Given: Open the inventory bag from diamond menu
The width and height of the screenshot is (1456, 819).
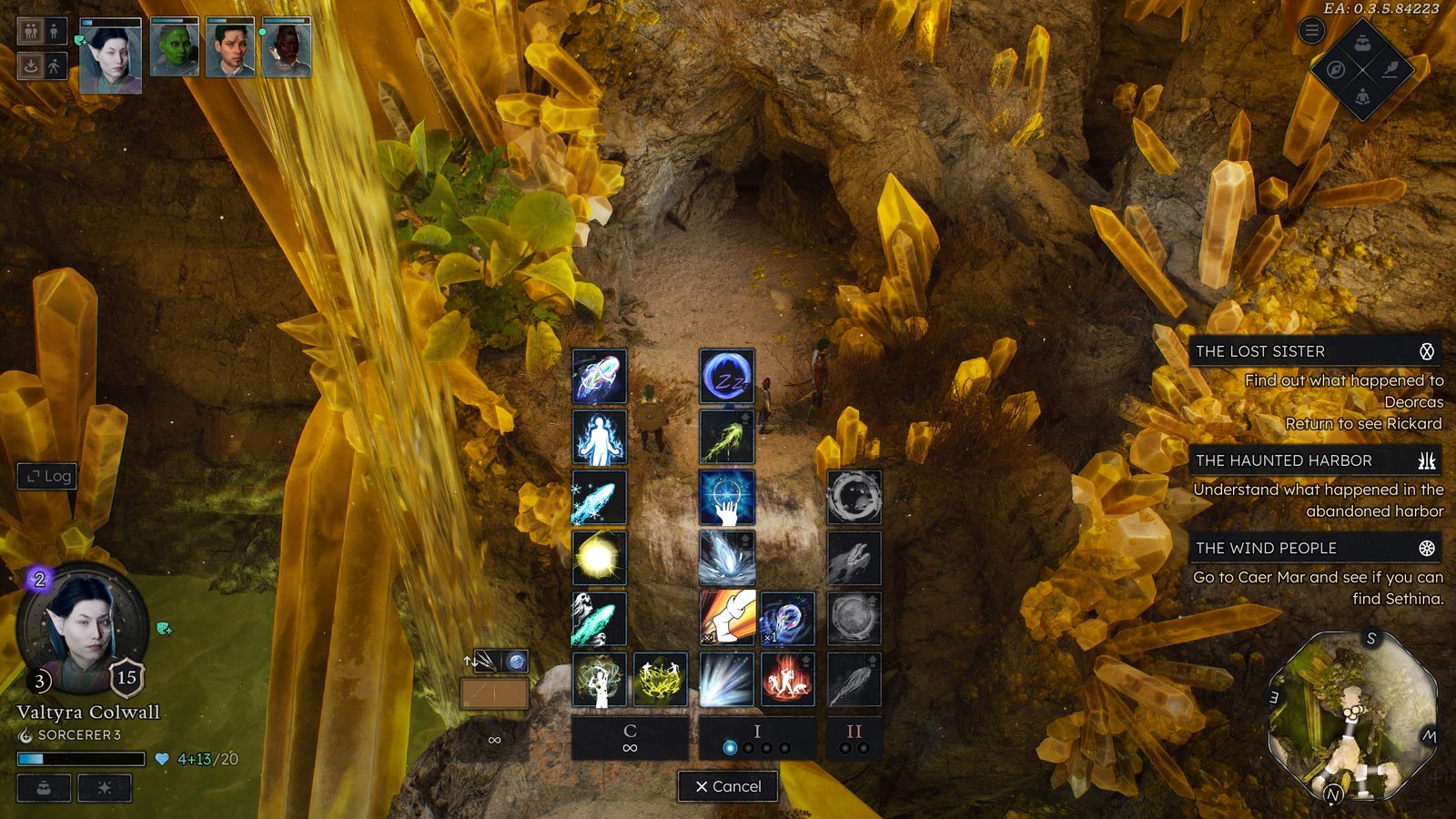Looking at the screenshot, I should [x=1362, y=43].
